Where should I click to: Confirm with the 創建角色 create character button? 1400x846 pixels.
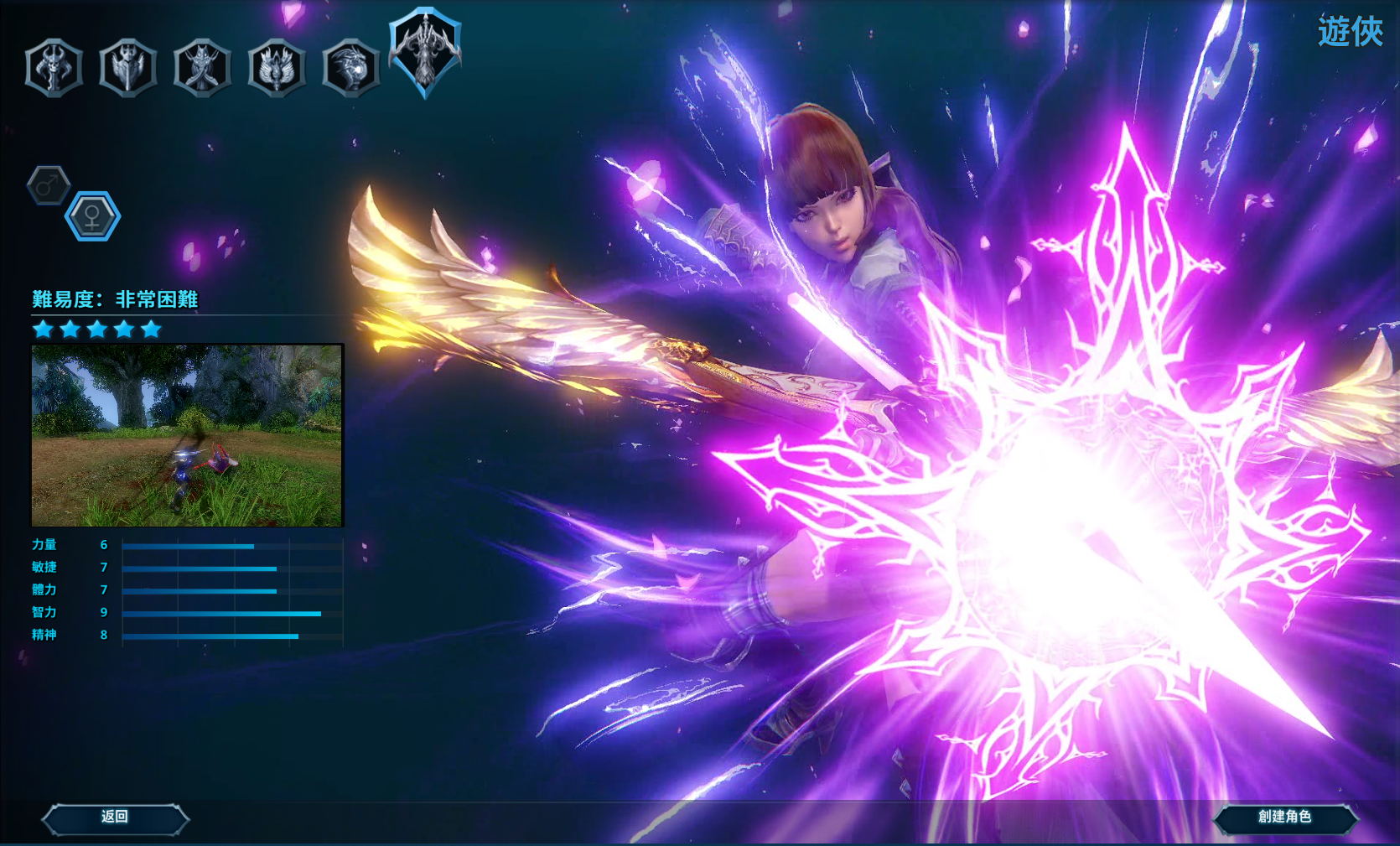coord(1284,817)
